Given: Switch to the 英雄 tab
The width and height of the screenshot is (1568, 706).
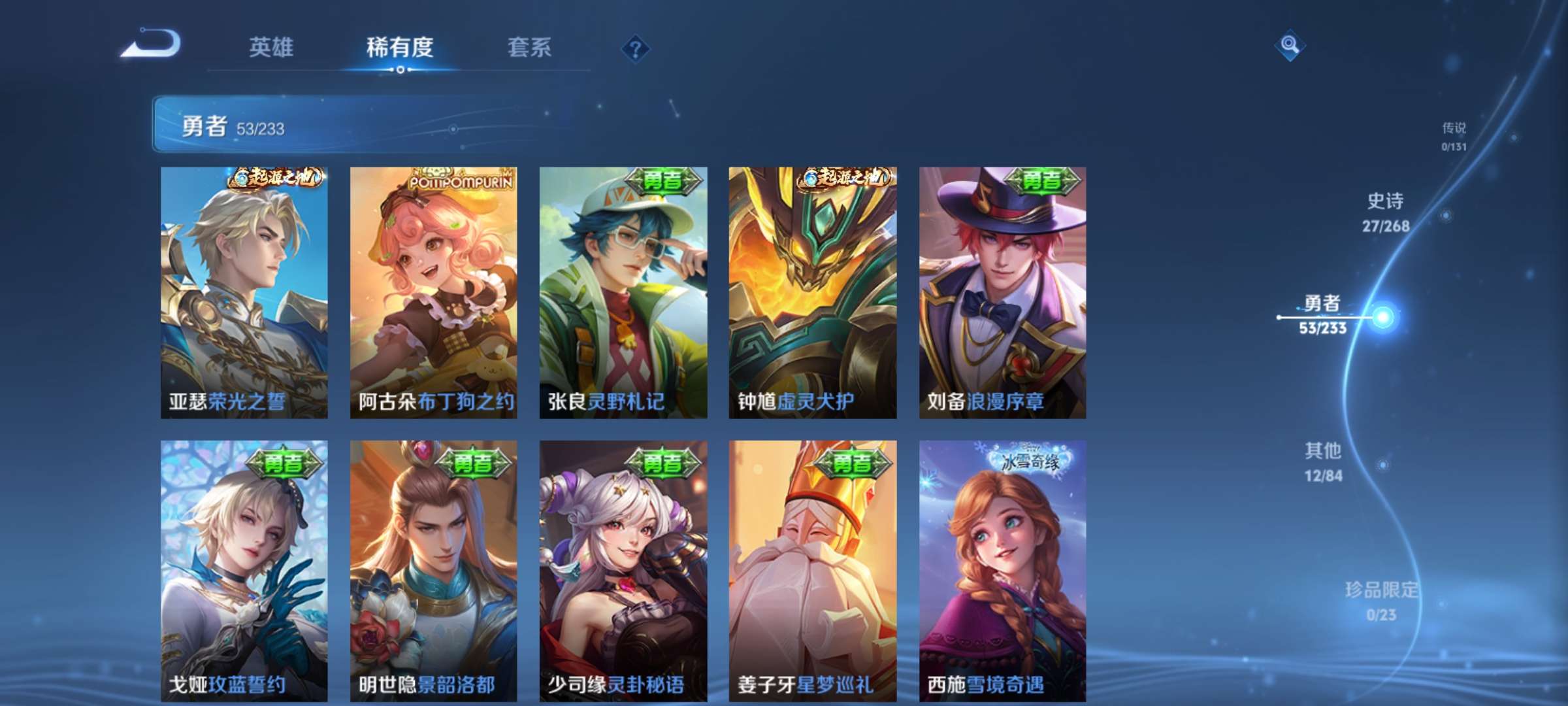Looking at the screenshot, I should (x=272, y=47).
